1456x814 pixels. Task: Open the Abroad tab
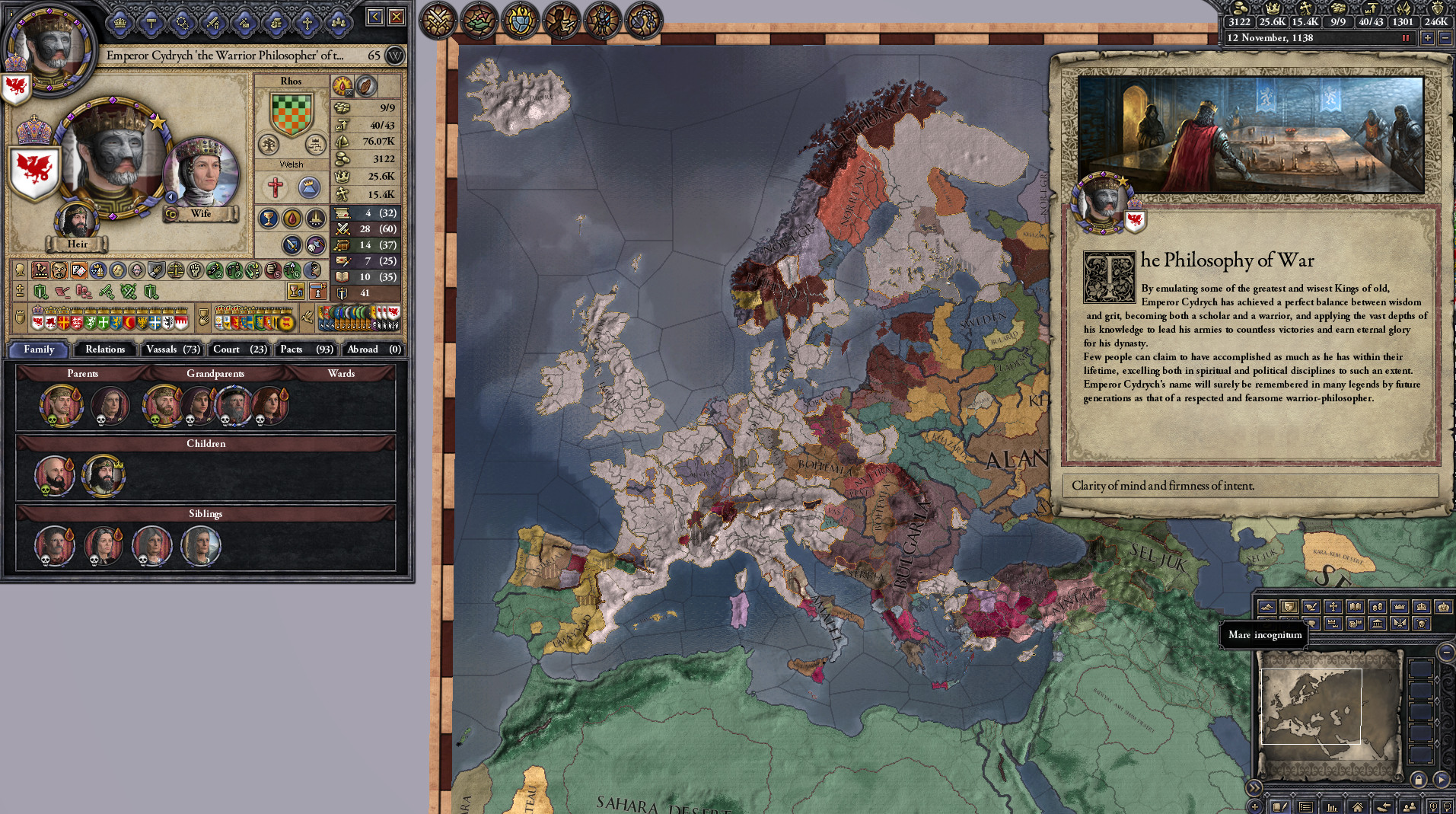(x=373, y=350)
